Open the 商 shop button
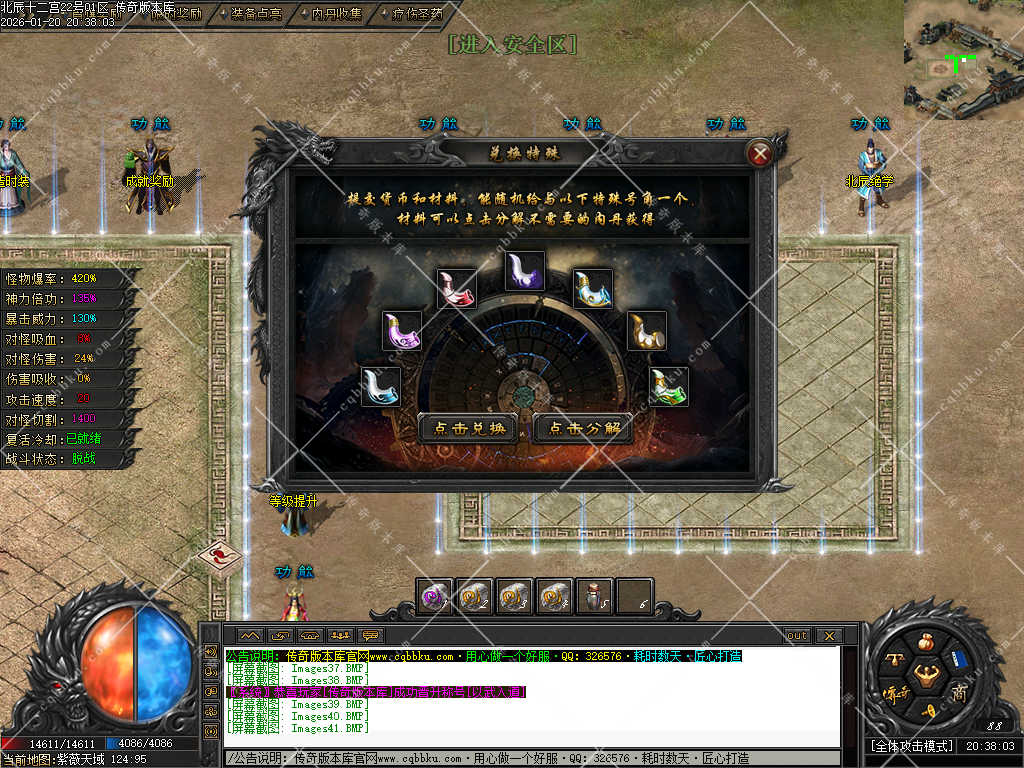The width and height of the screenshot is (1024, 768). coord(959,693)
